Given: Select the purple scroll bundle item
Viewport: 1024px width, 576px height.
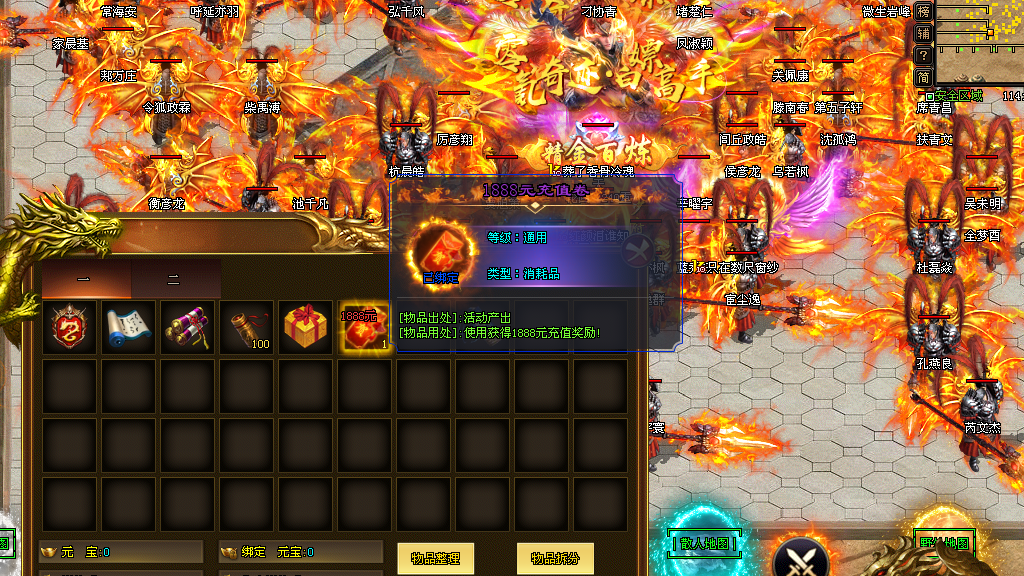Looking at the screenshot, I should point(188,327).
